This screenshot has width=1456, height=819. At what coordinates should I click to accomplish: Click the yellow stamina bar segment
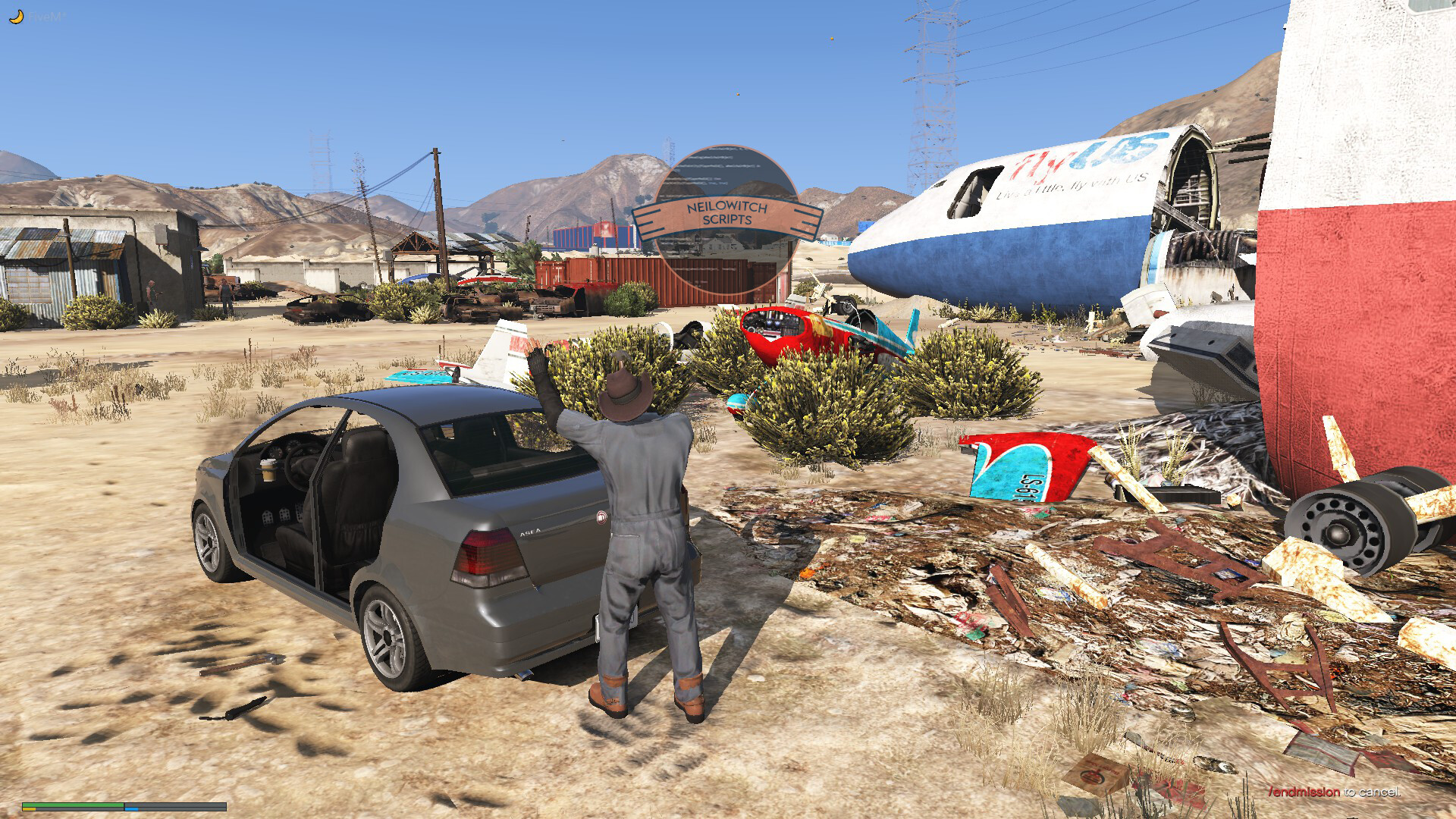(x=29, y=809)
